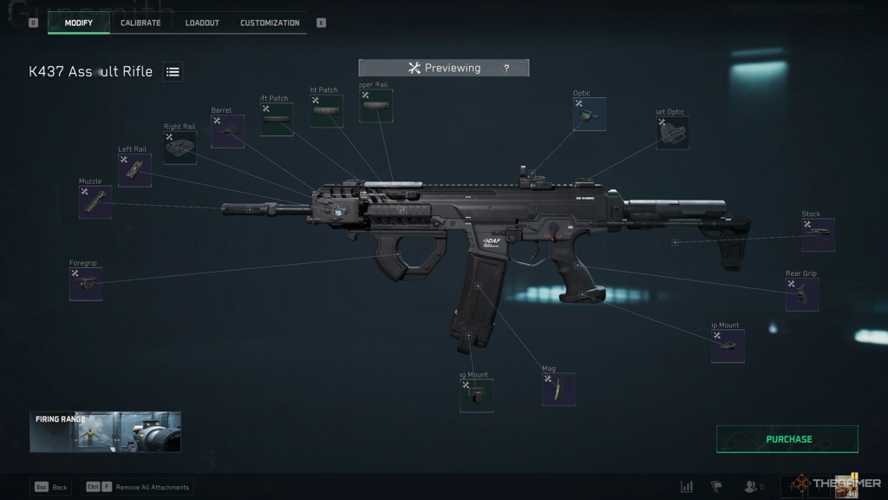The width and height of the screenshot is (888, 500).
Task: Select the Stock attachment slot
Action: (818, 234)
